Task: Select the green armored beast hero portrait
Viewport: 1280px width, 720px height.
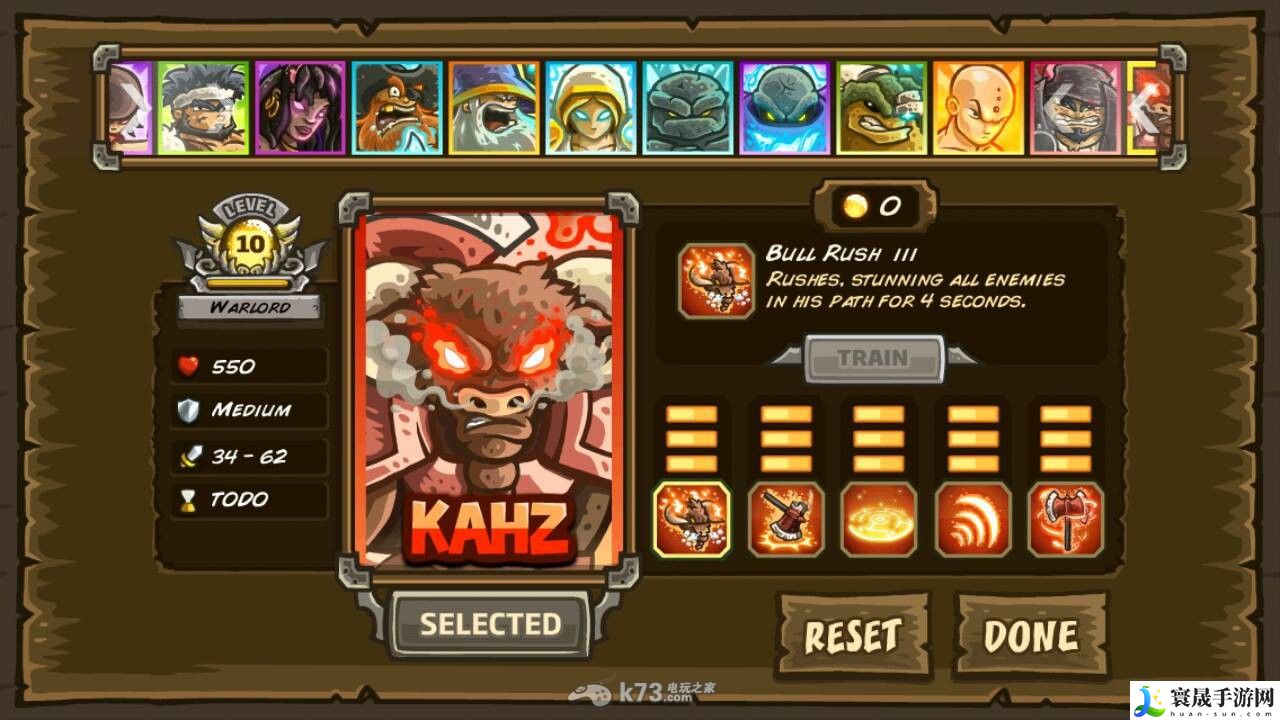Action: tap(882, 108)
